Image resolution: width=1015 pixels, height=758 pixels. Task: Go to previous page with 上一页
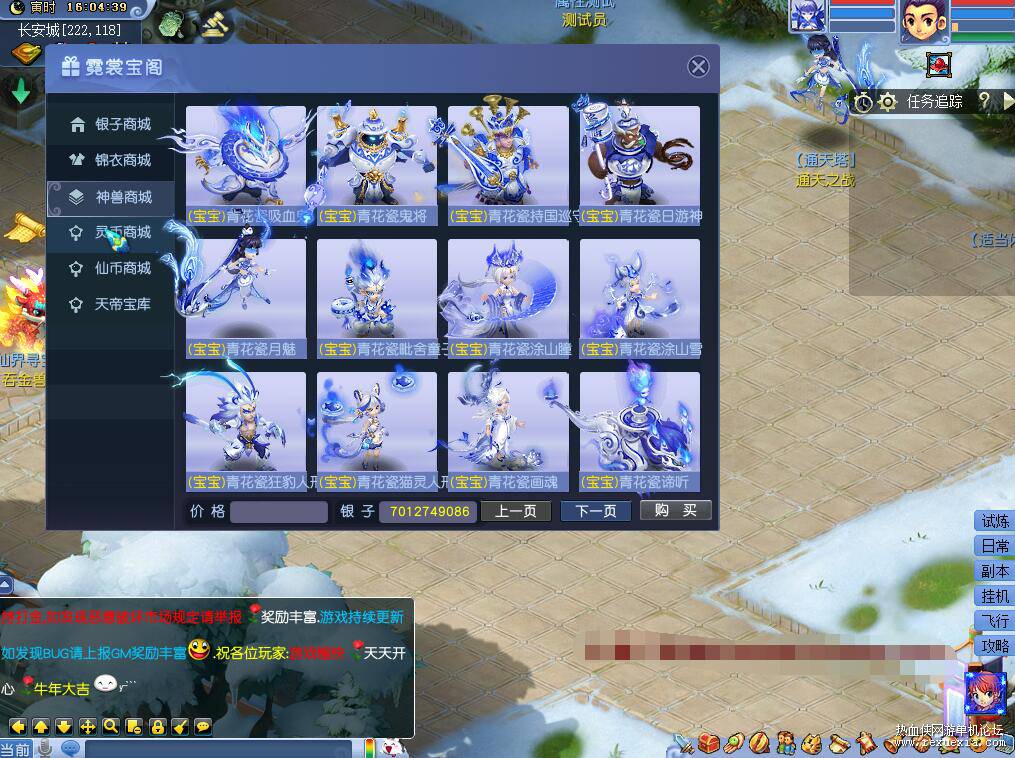click(516, 511)
